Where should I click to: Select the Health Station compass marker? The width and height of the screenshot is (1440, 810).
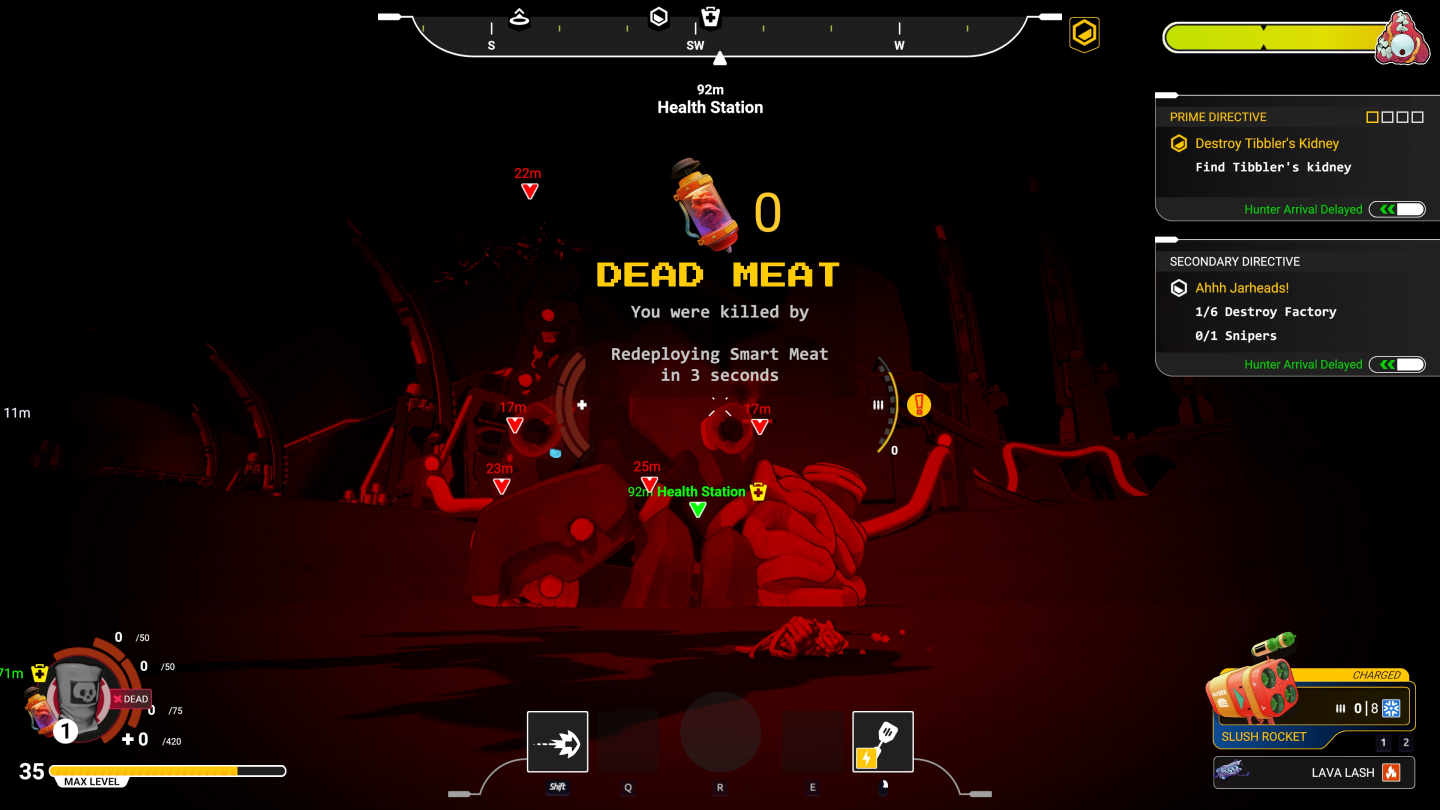click(710, 17)
